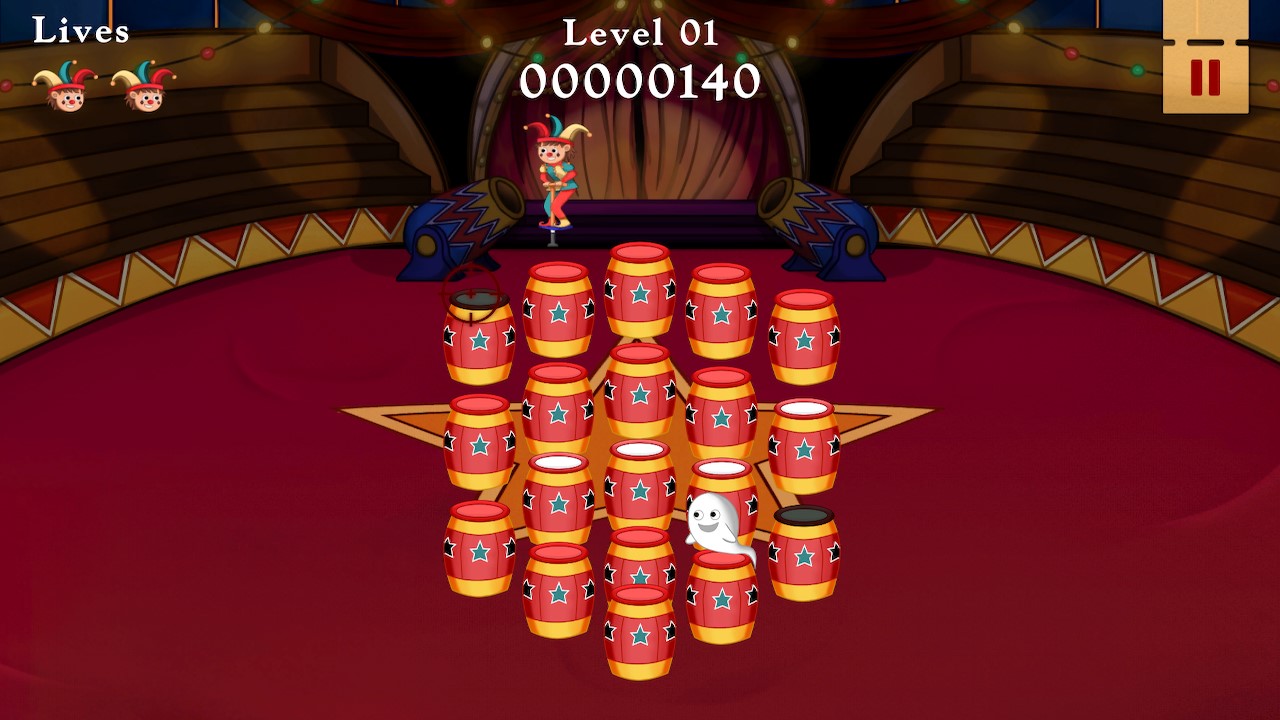The image size is (1280, 720).
Task: Click the Lives label in the top-left
Action: [78, 32]
